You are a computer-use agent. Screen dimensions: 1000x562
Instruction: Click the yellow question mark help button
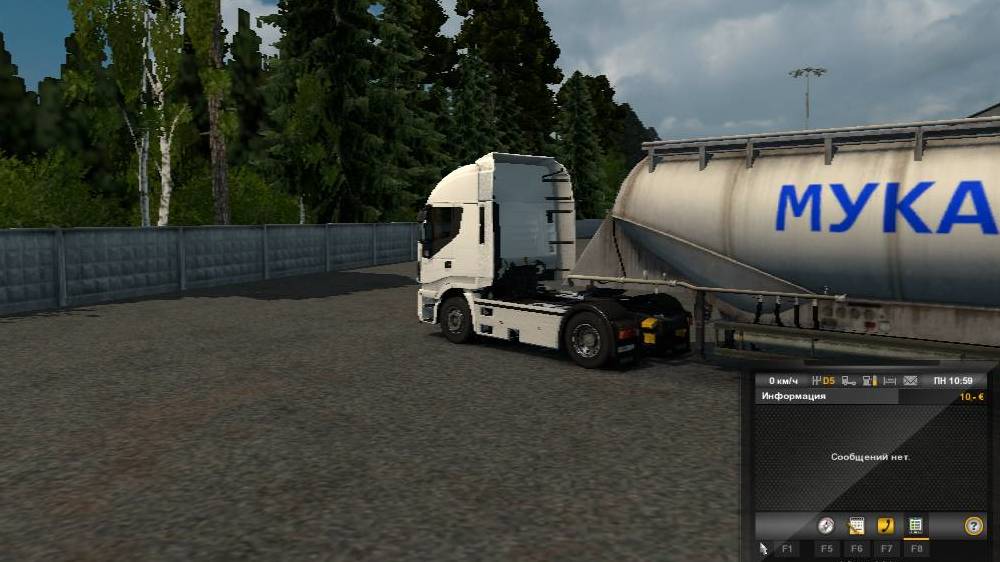pos(973,526)
